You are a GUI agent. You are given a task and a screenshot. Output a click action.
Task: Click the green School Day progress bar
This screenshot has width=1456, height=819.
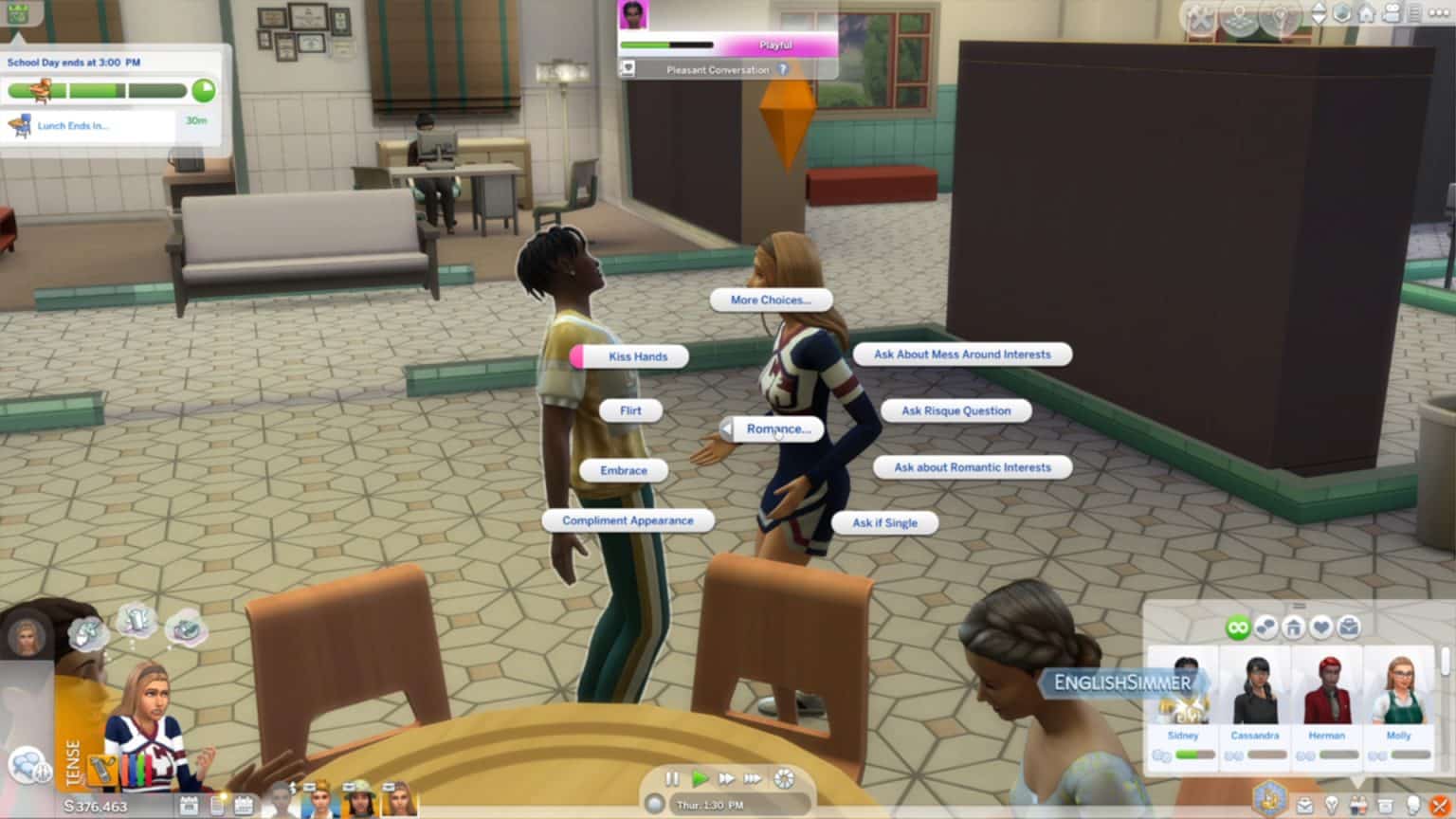tap(100, 92)
